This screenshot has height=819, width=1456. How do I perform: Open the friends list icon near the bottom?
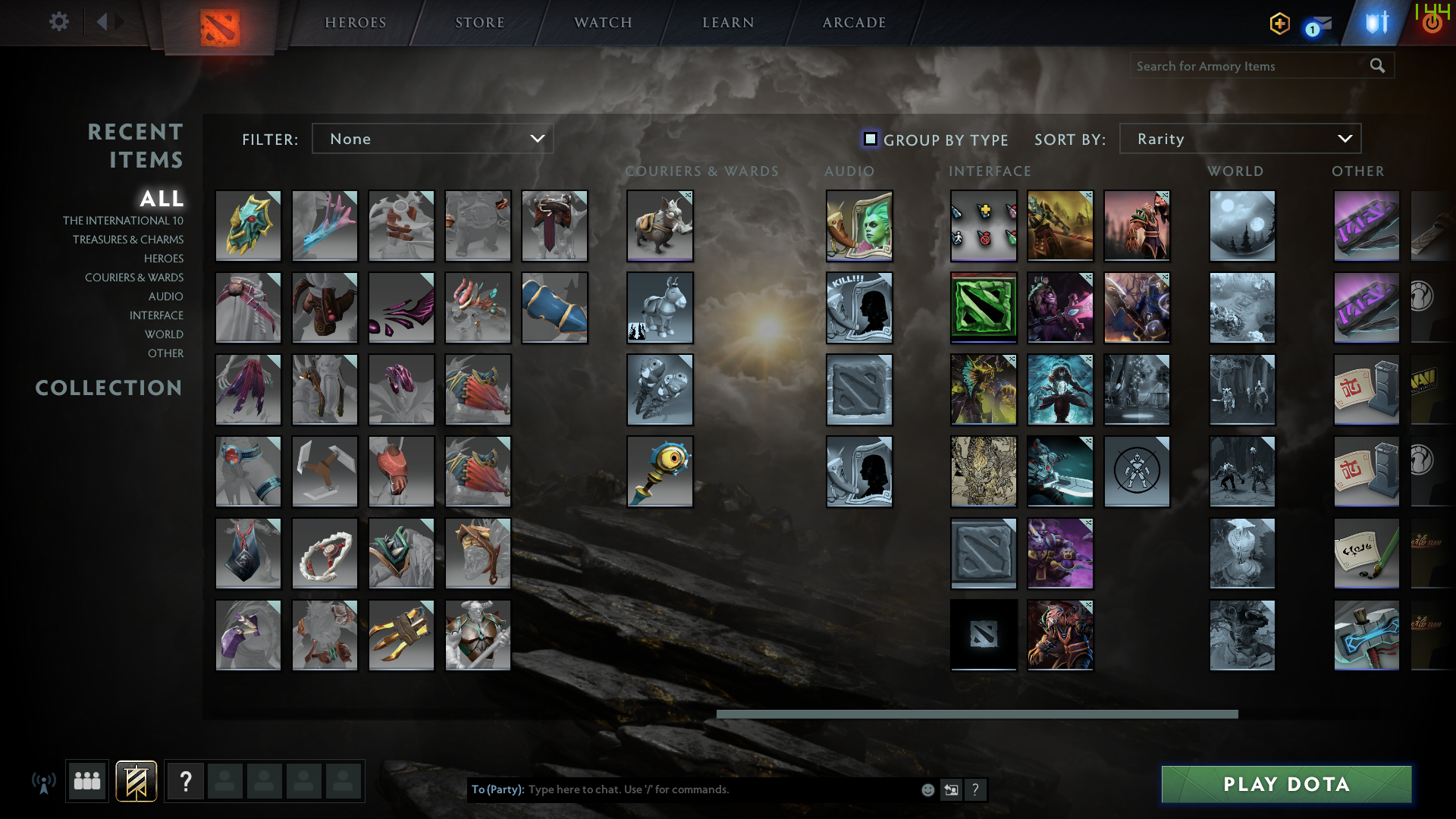click(86, 781)
